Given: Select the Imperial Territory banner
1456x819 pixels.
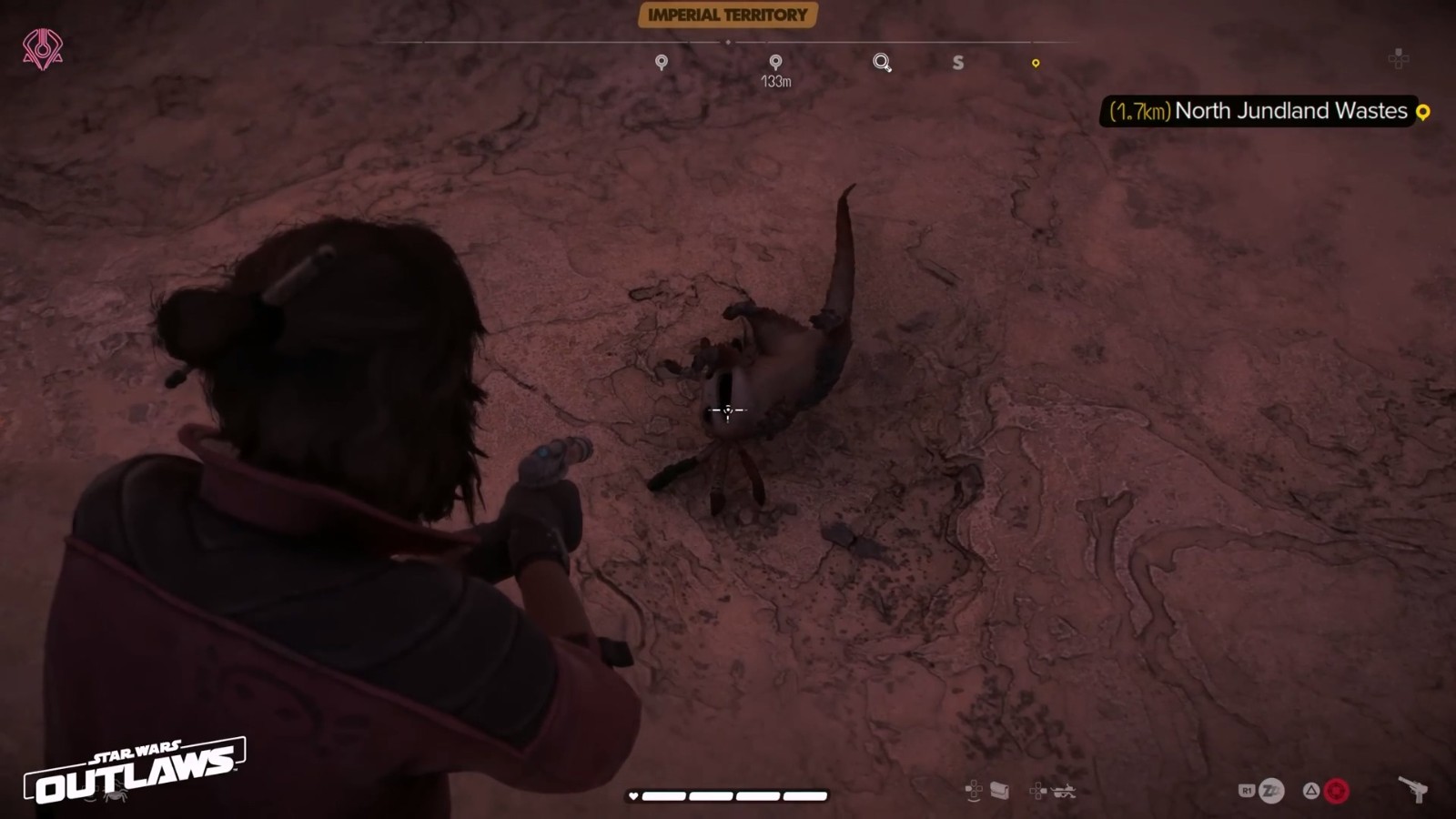Looking at the screenshot, I should pos(727,15).
